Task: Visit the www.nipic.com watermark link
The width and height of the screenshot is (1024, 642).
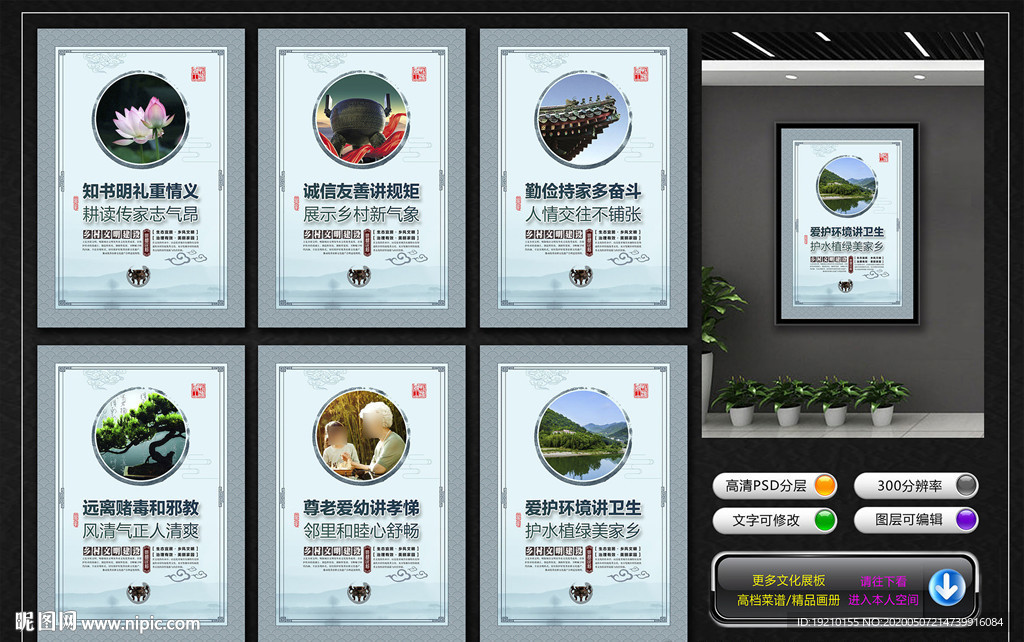Action: pos(144,624)
